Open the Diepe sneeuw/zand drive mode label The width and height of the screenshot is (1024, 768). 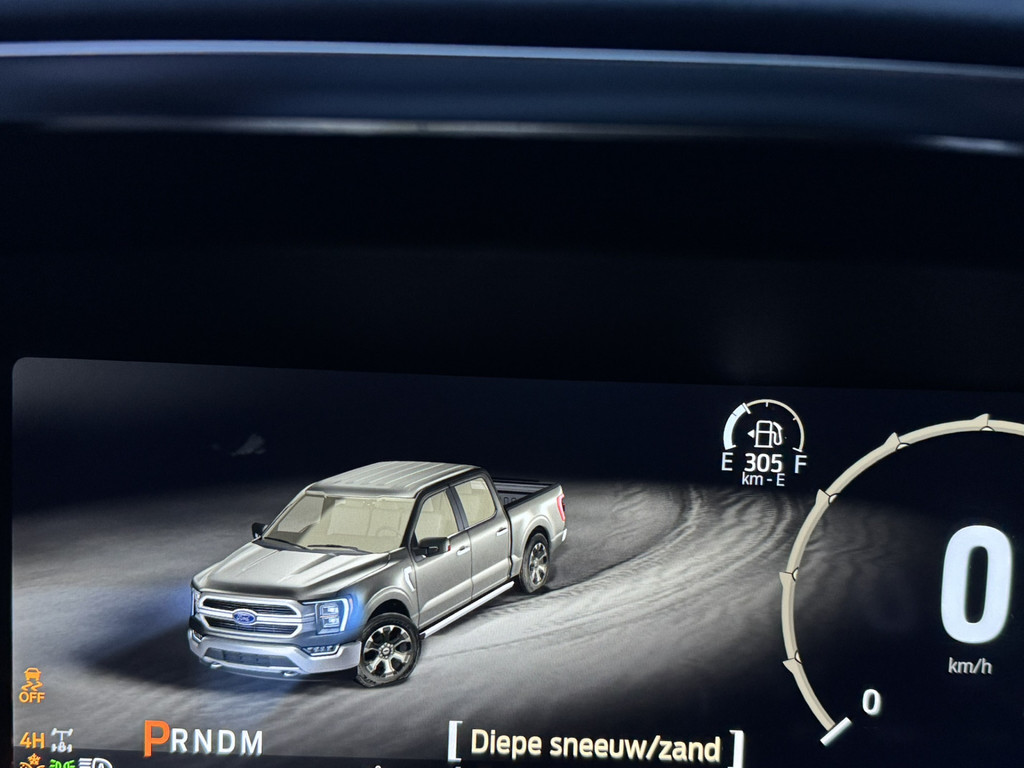pos(595,745)
